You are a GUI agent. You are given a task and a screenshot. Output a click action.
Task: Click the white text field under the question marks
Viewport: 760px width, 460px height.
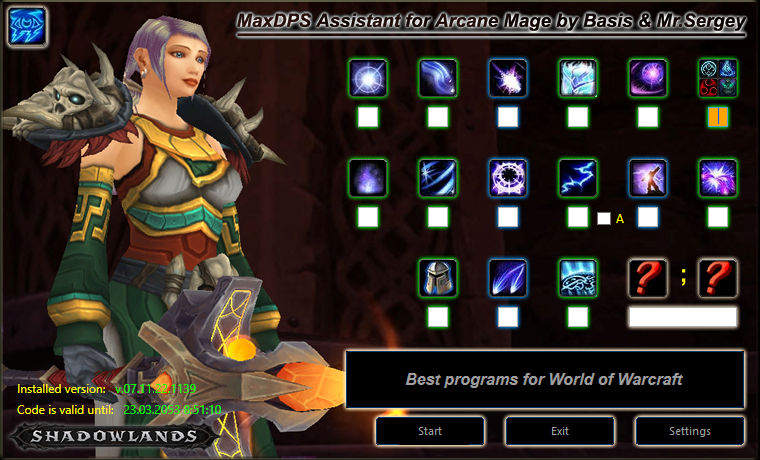pyautogui.click(x=682, y=317)
